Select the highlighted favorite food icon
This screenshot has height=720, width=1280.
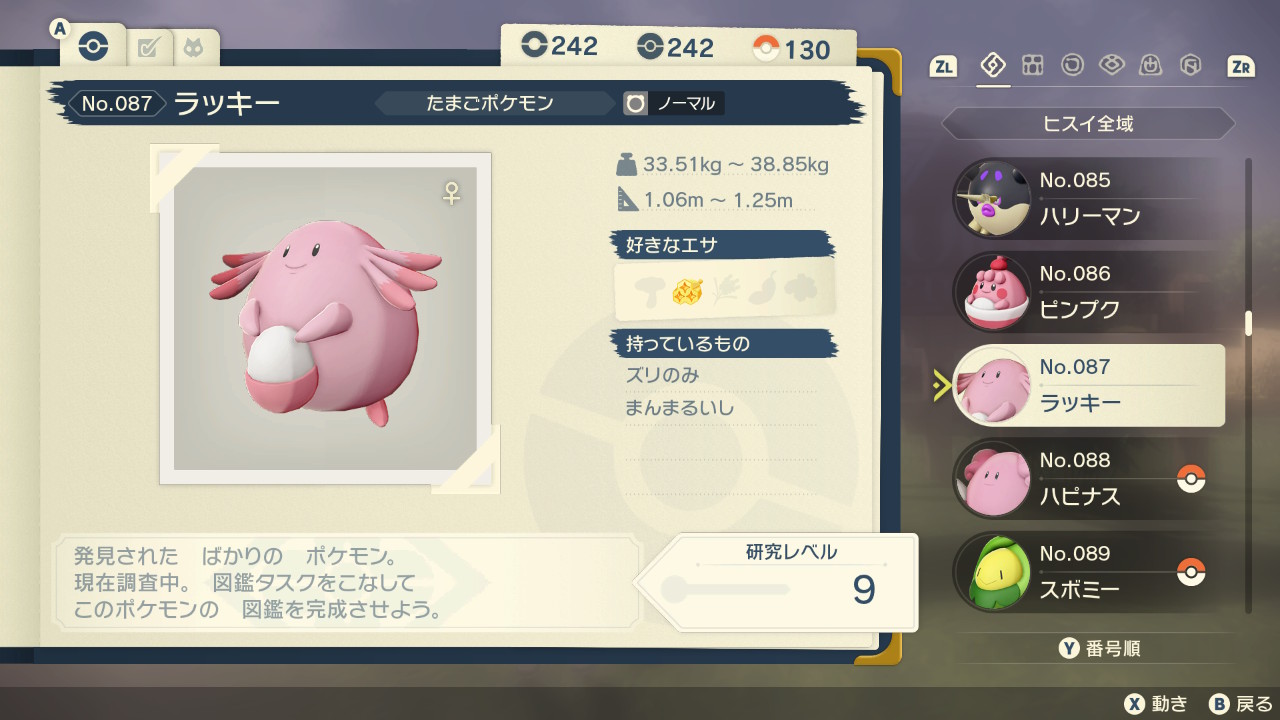[687, 291]
